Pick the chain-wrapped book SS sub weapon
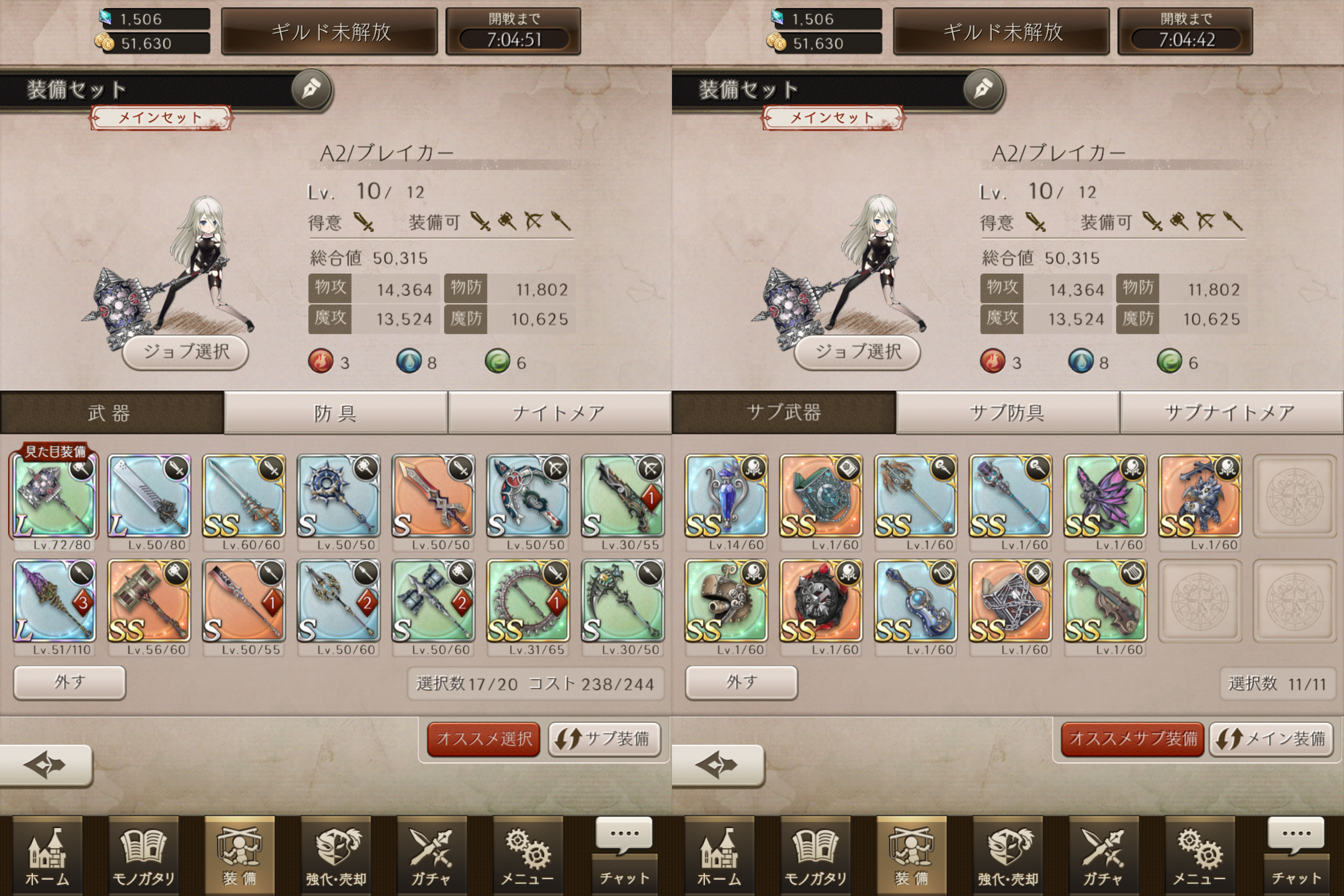Viewport: 1344px width, 896px height. tap(1010, 600)
